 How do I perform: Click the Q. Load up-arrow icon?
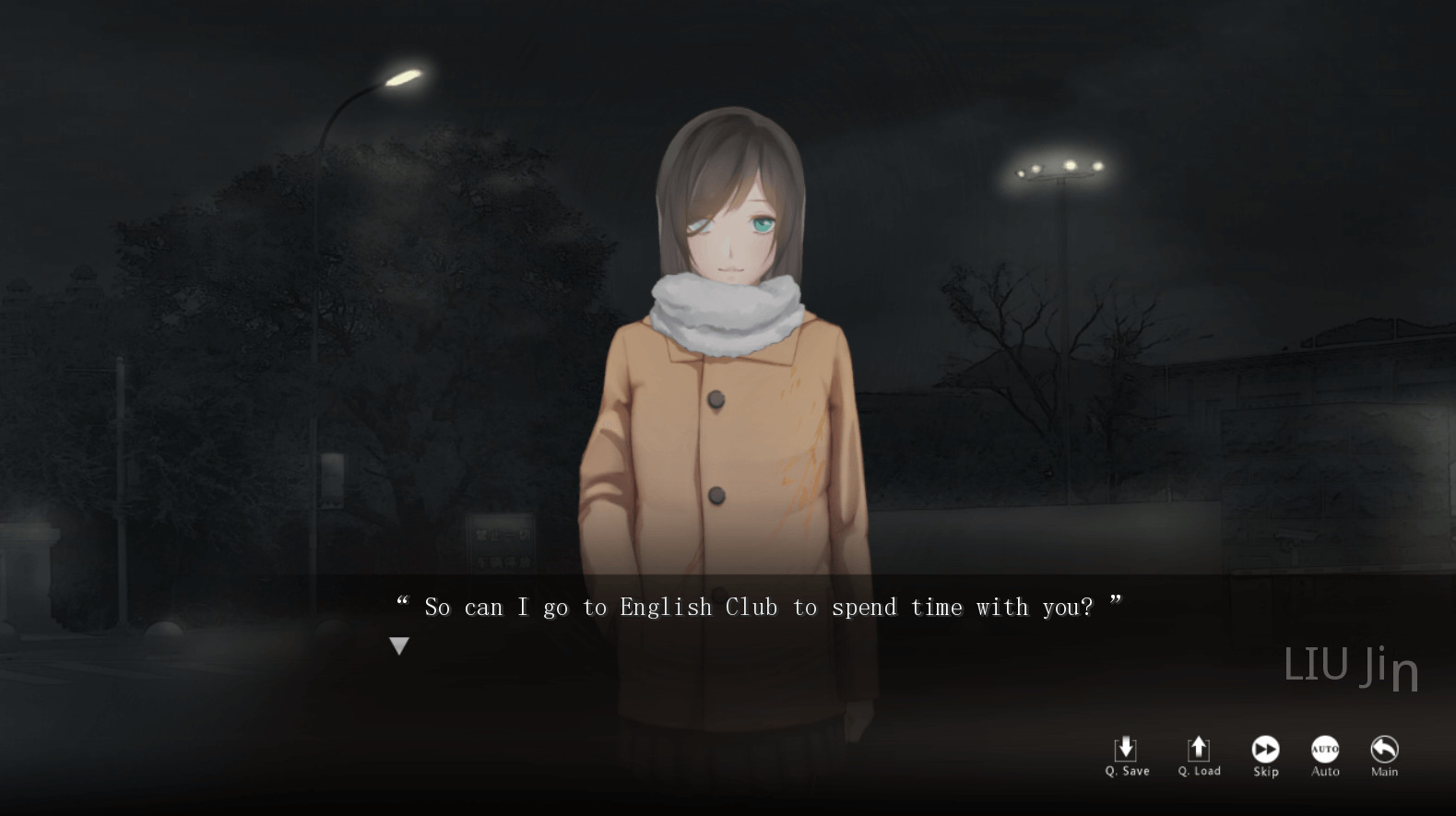coord(1199,747)
